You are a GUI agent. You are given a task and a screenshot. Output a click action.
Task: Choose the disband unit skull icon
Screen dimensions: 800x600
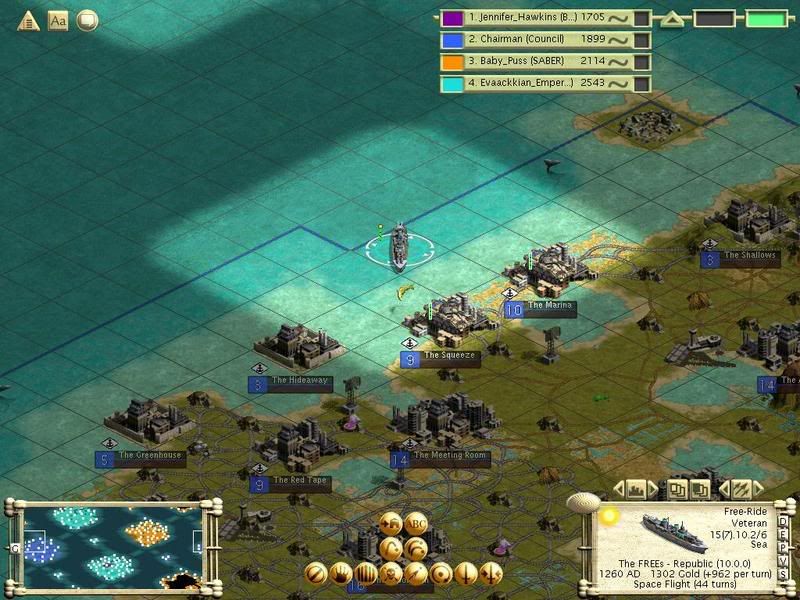[391, 574]
